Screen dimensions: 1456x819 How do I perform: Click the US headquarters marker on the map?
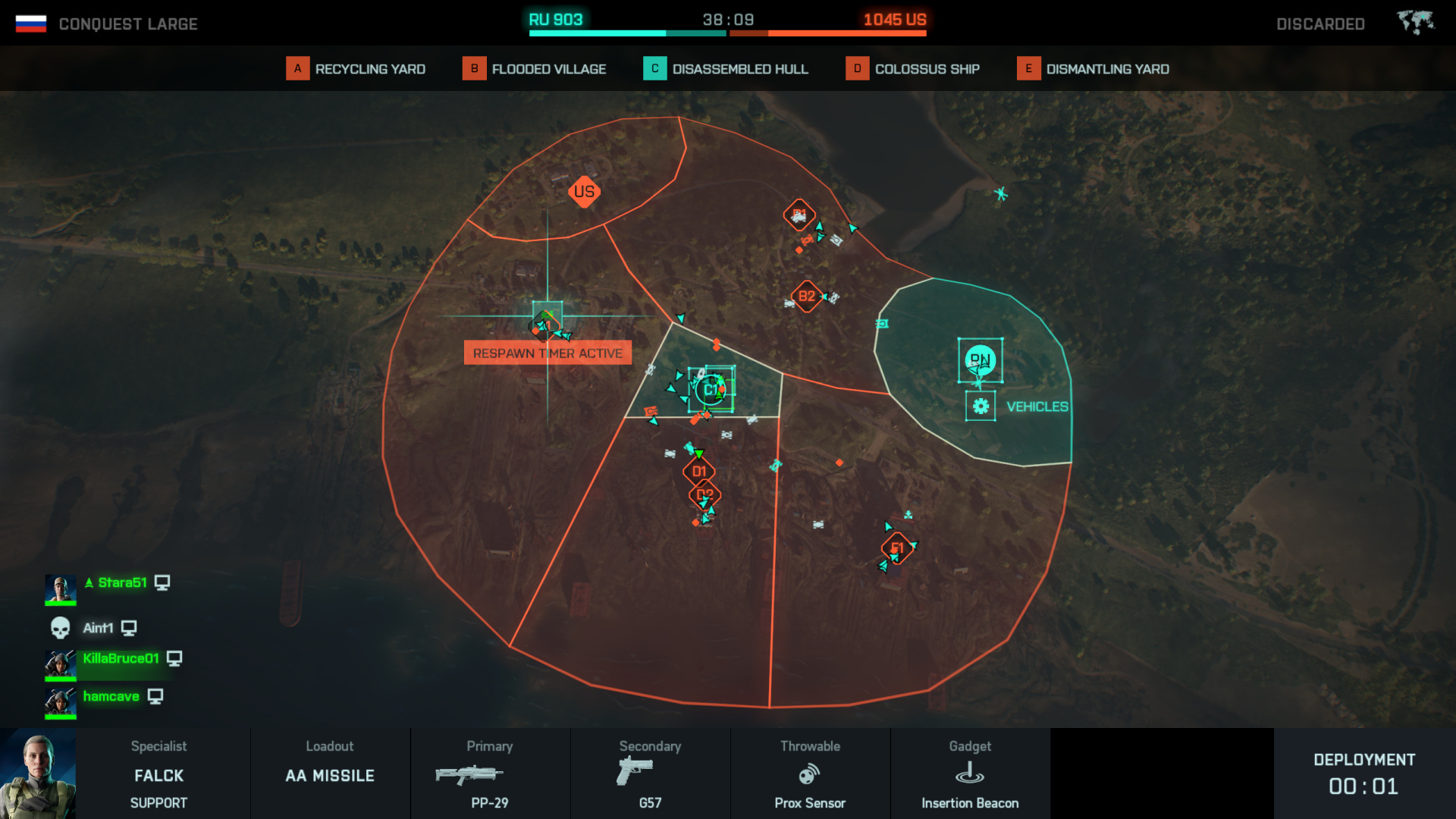pos(584,192)
